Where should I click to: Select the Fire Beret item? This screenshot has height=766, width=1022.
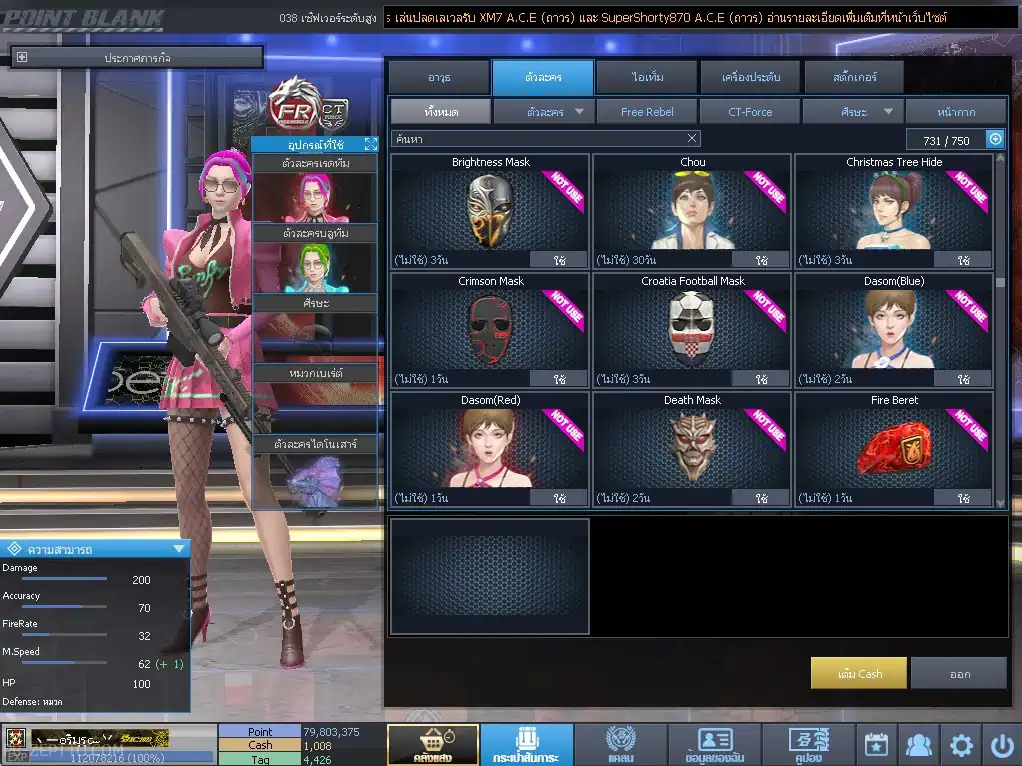pos(894,449)
